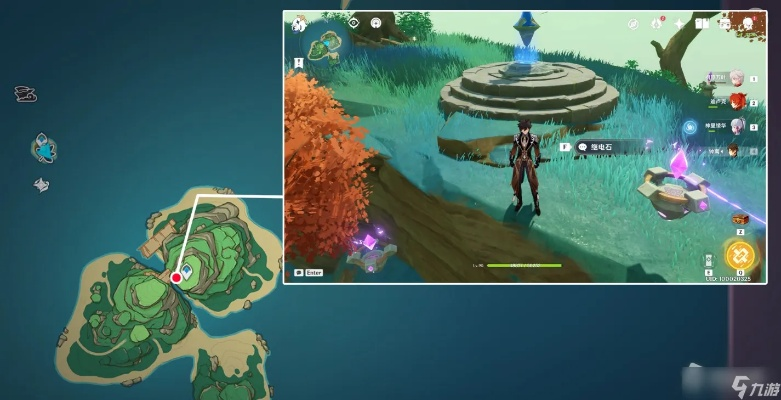Viewport: 781px width, 400px height.
Task: Select the blue teleport waypoint on the island
Action: pyautogui.click(x=186, y=268)
